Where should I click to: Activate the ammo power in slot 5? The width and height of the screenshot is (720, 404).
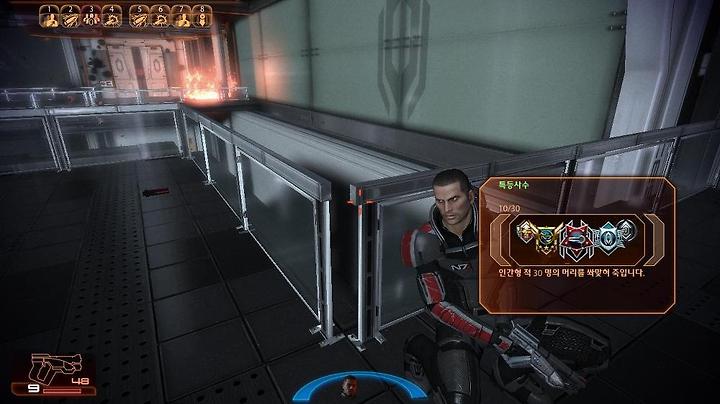pos(139,17)
